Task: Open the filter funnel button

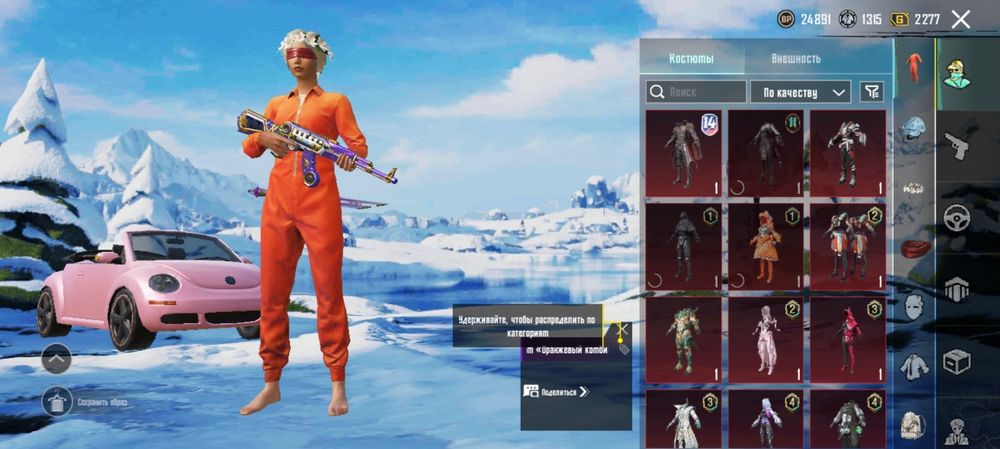Action: tap(872, 92)
